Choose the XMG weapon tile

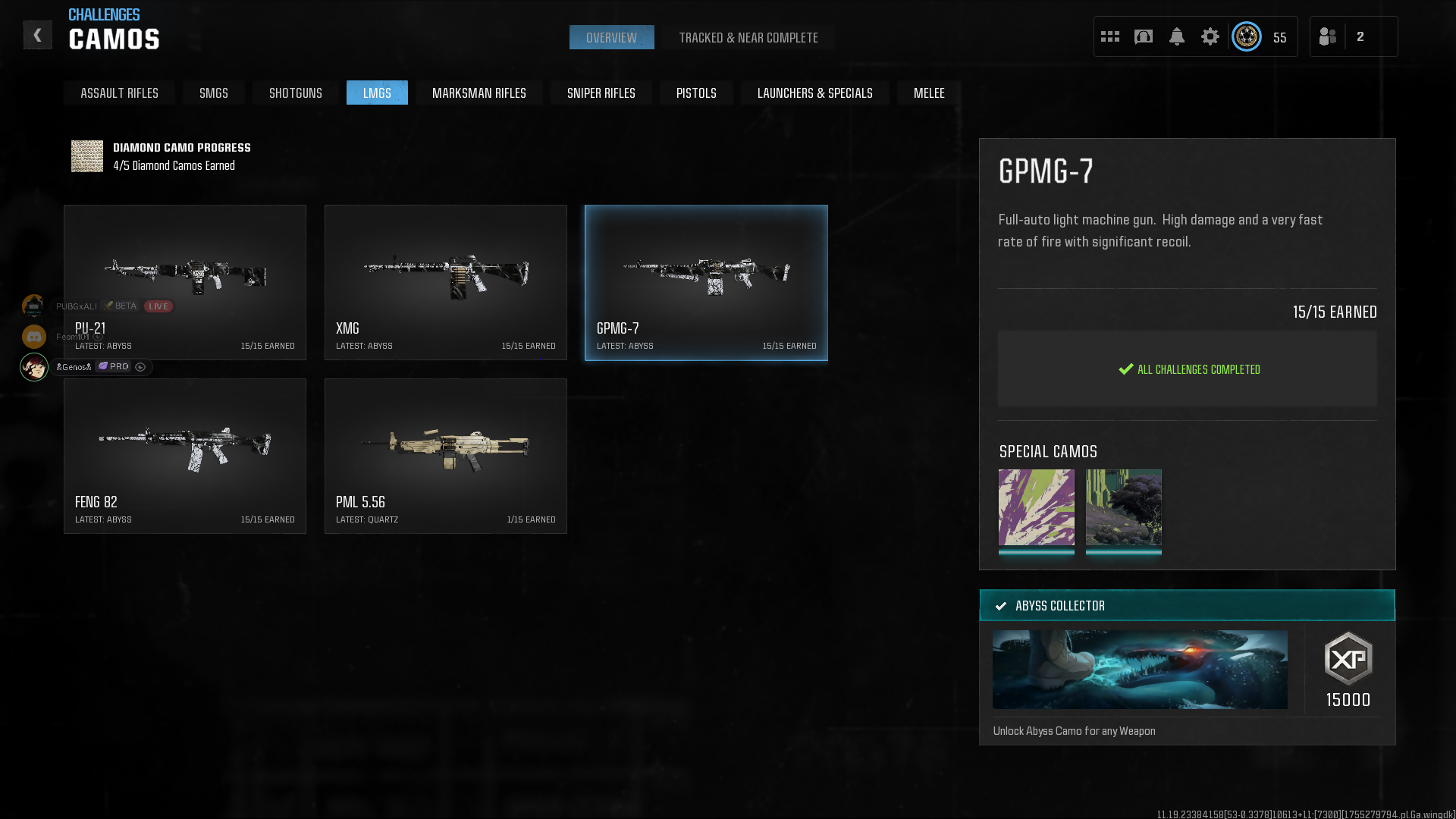(445, 282)
